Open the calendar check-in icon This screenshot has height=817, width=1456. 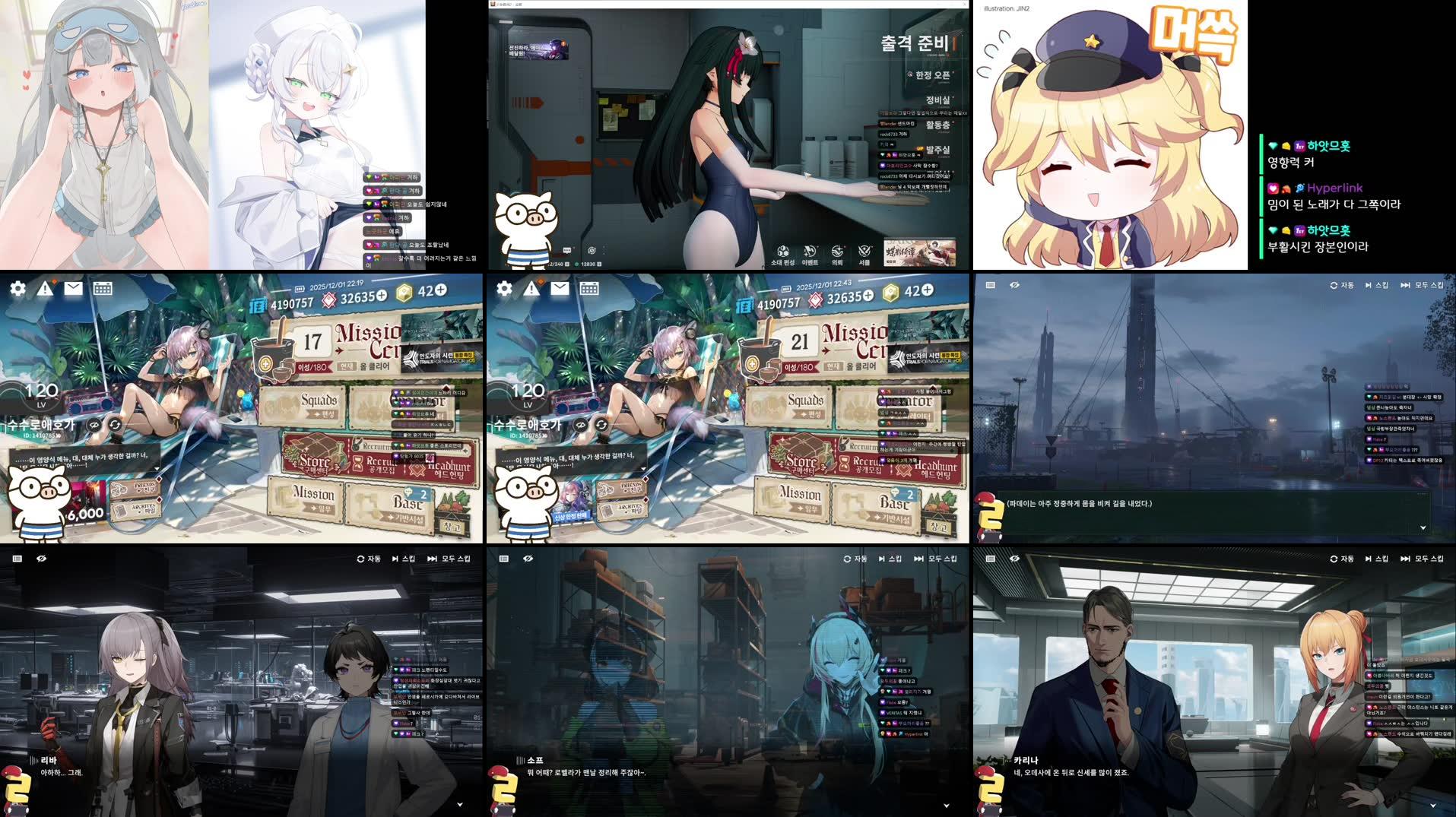103,290
